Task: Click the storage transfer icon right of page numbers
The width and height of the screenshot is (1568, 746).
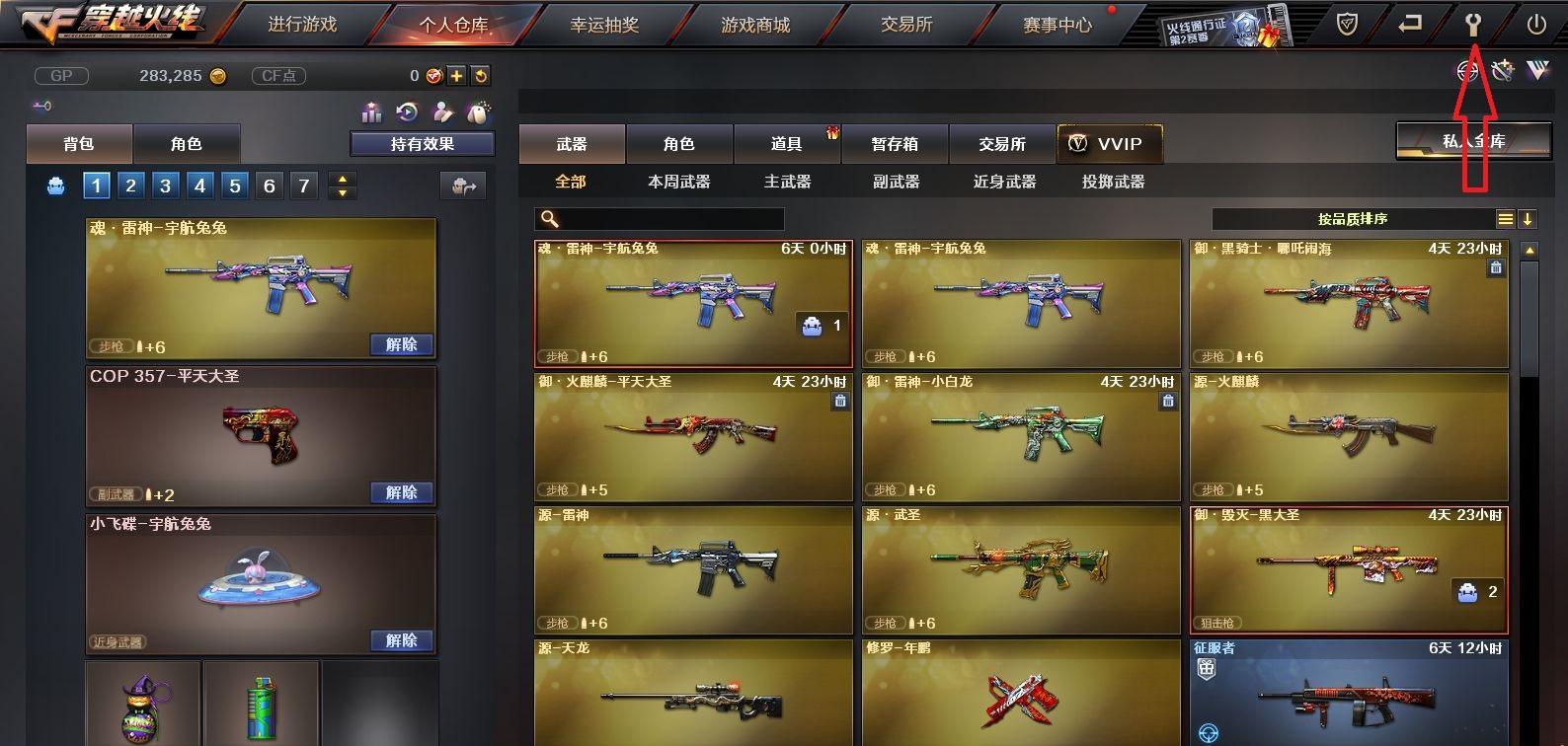Action: [x=465, y=186]
